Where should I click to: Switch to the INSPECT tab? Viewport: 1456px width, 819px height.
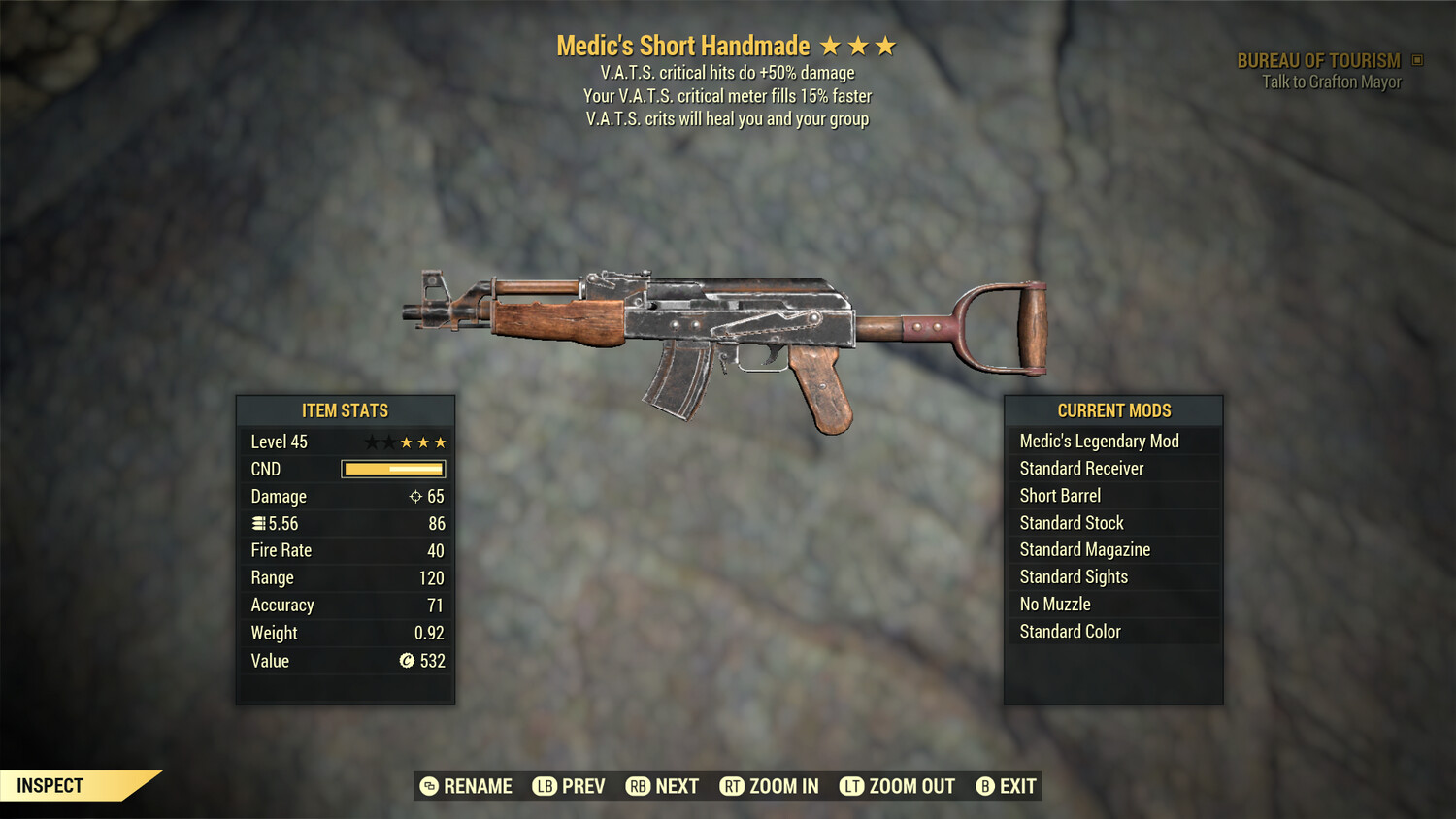(x=50, y=785)
